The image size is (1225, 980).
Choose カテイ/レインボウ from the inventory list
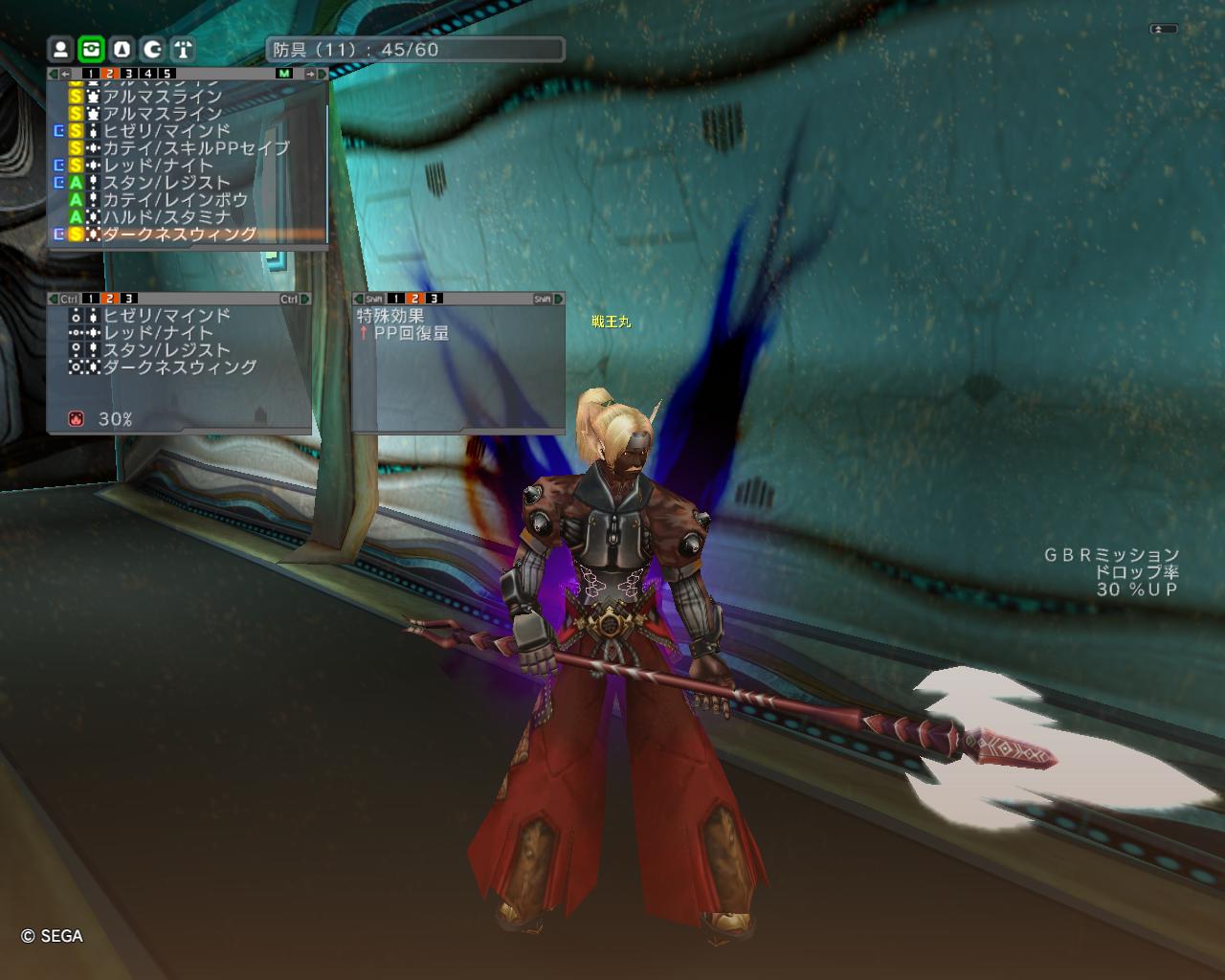click(x=174, y=200)
